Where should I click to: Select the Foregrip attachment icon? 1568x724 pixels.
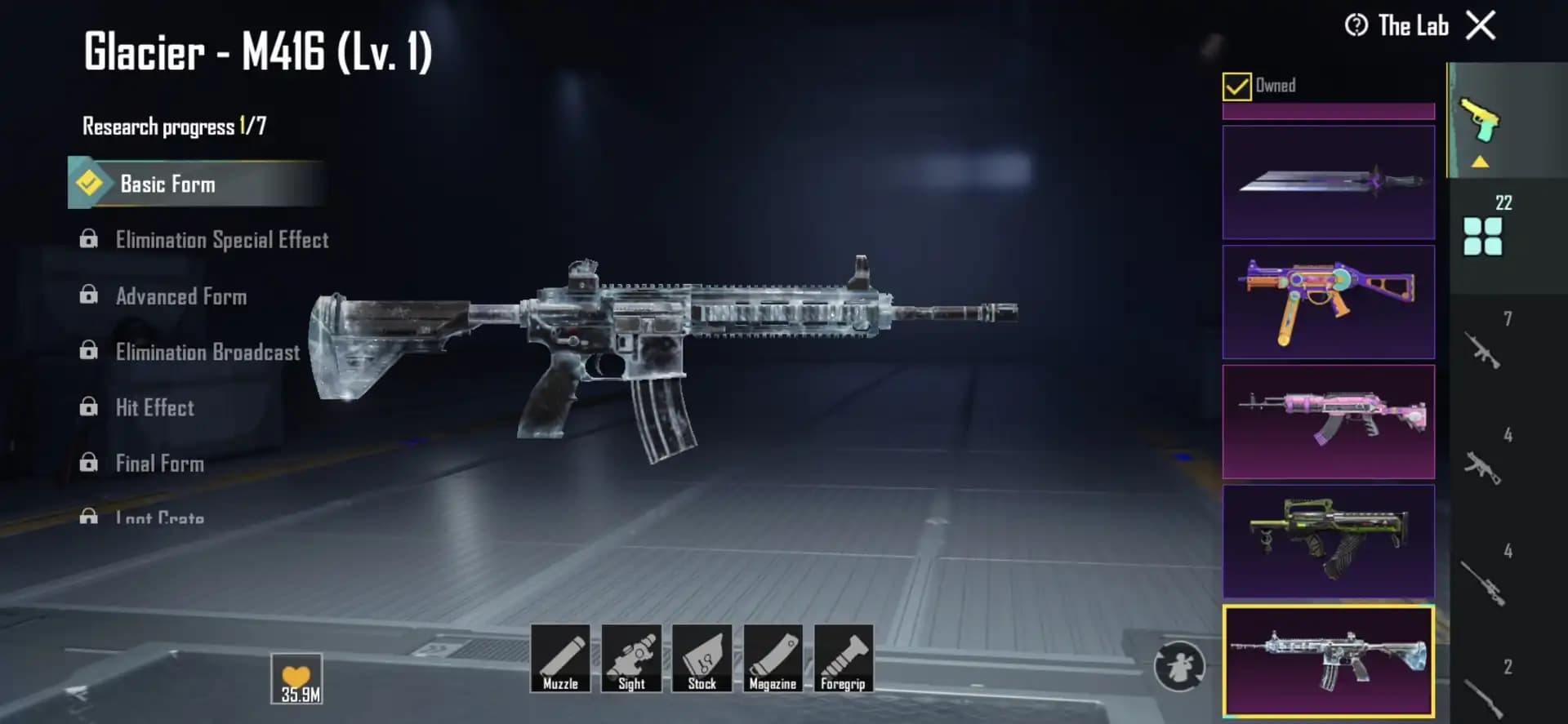pyautogui.click(x=844, y=660)
